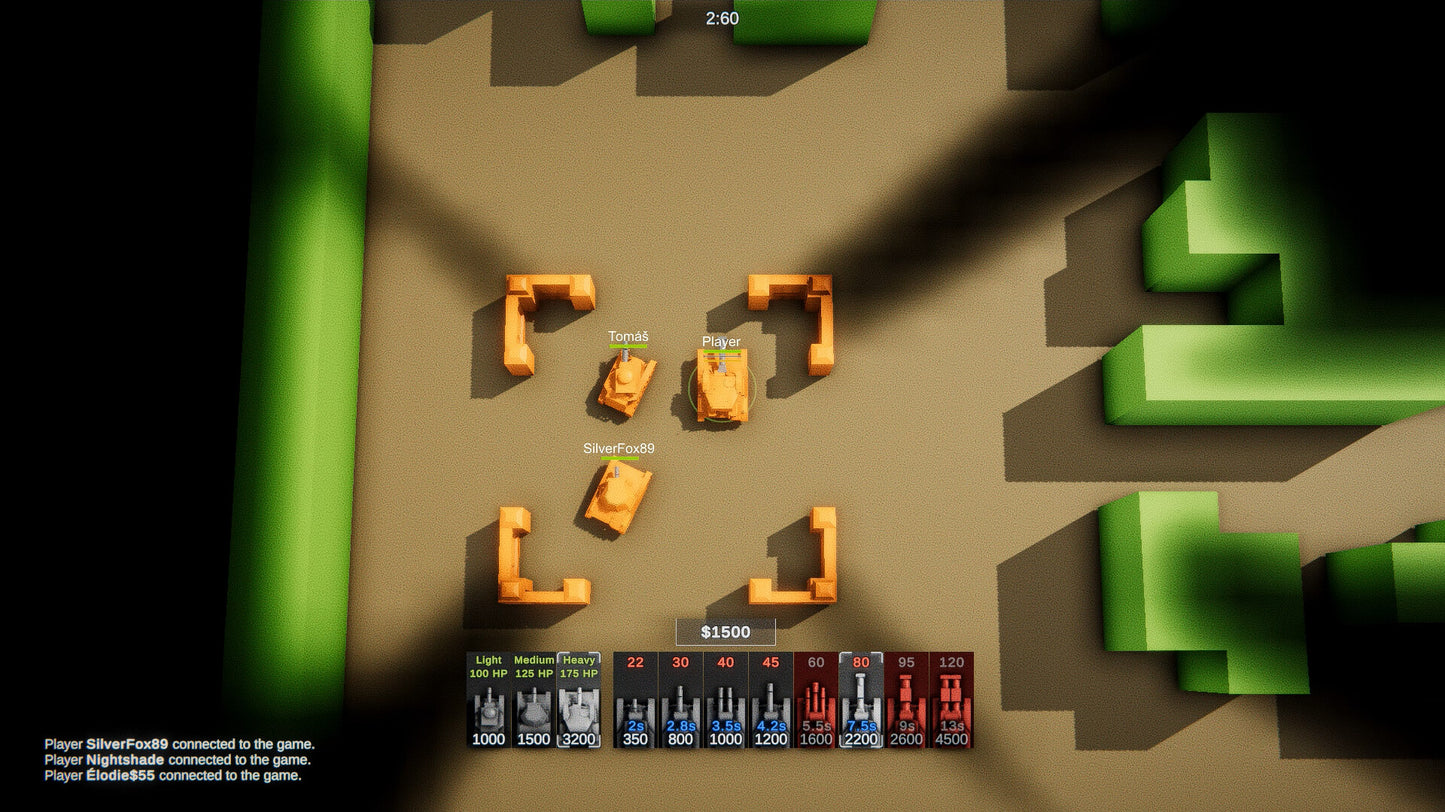Choose the 30 damage turret costing 800
Viewport: 1445px width, 812px height.
point(680,700)
